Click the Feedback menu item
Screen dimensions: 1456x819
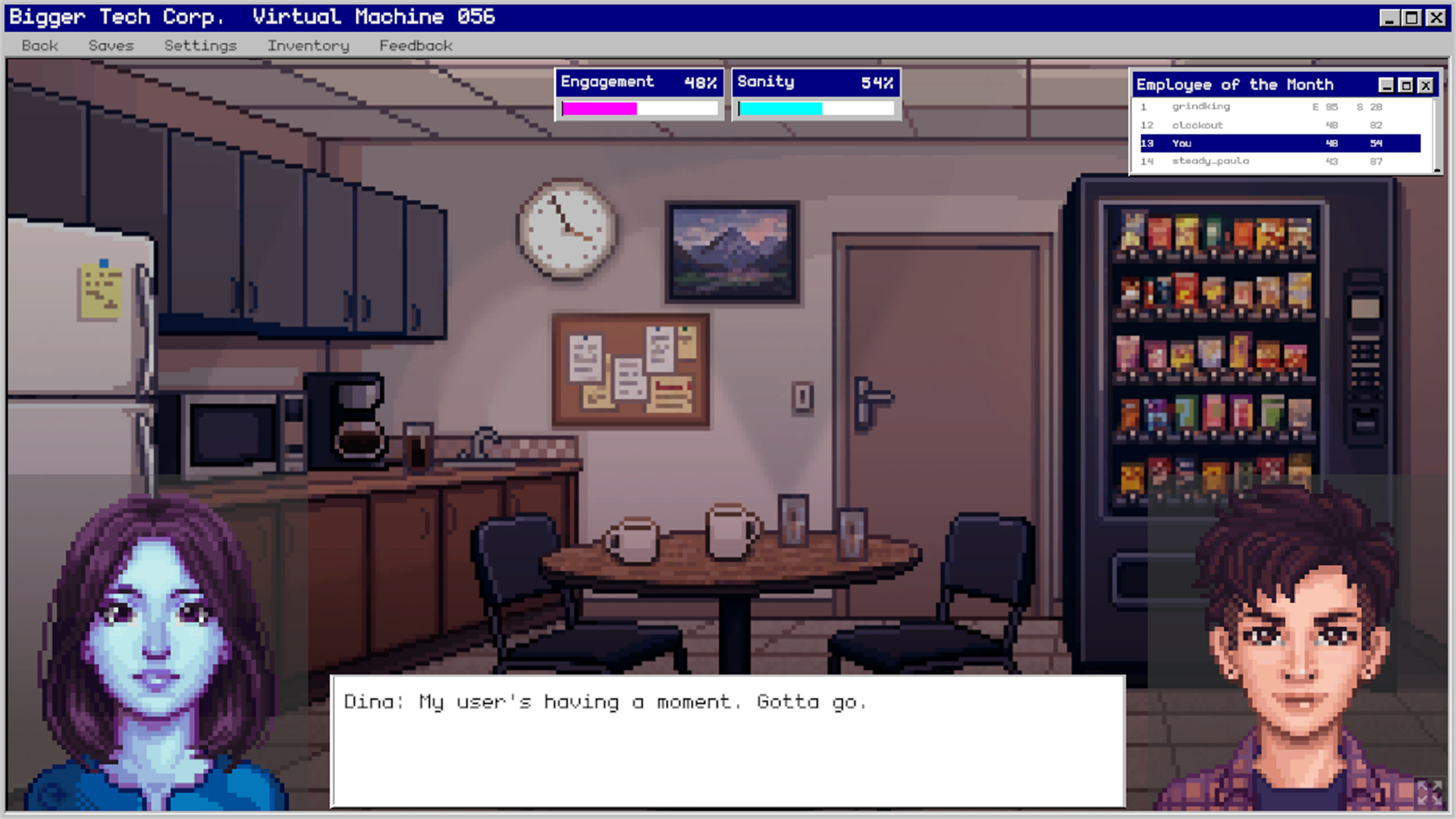pyautogui.click(x=416, y=45)
